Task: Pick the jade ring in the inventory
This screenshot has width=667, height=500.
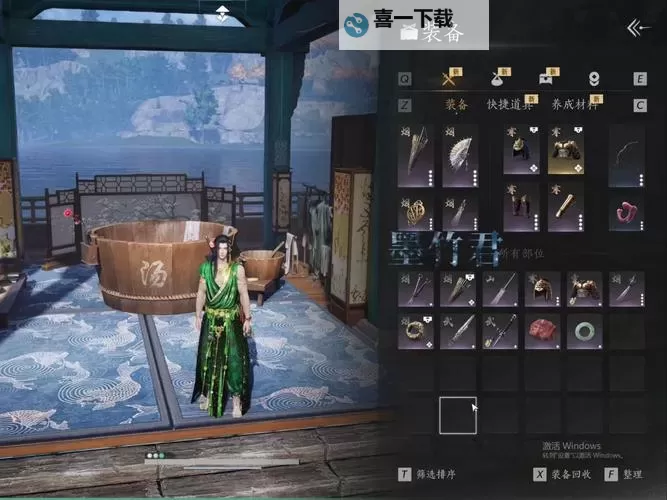Action: pos(584,330)
